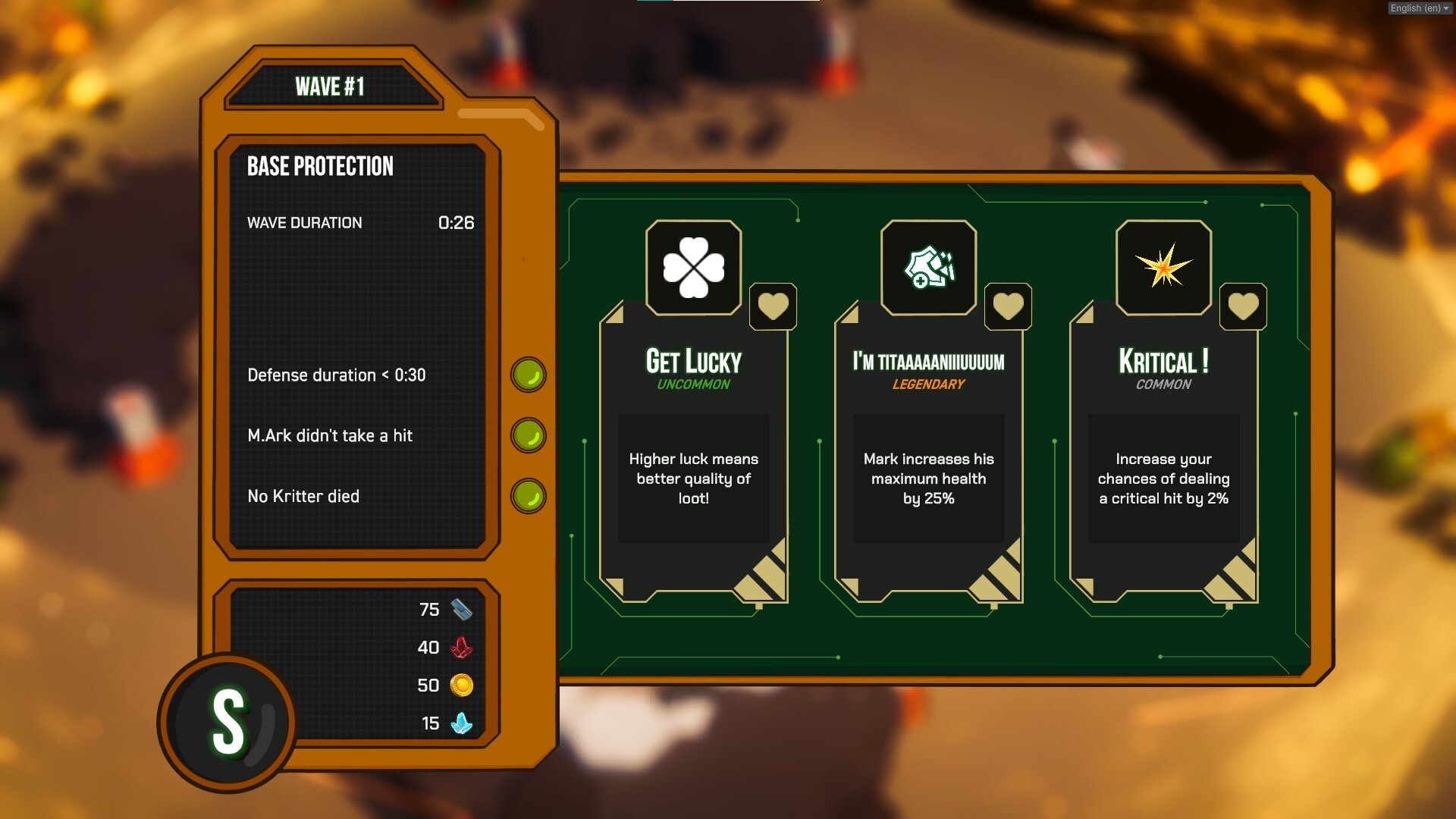Open the English (en) language dropdown
The width and height of the screenshot is (1456, 819).
(x=1419, y=8)
